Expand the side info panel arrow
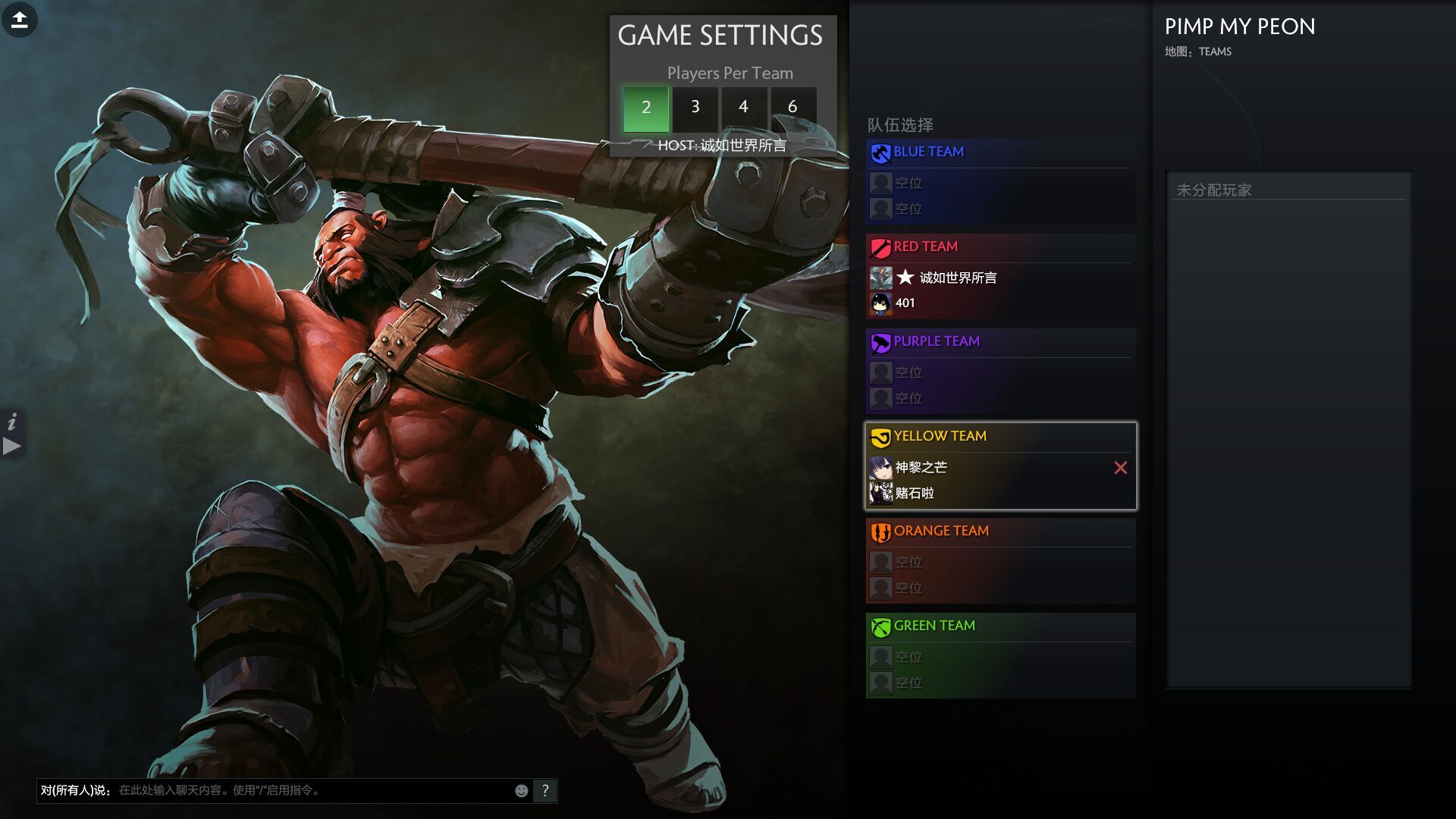 12,446
